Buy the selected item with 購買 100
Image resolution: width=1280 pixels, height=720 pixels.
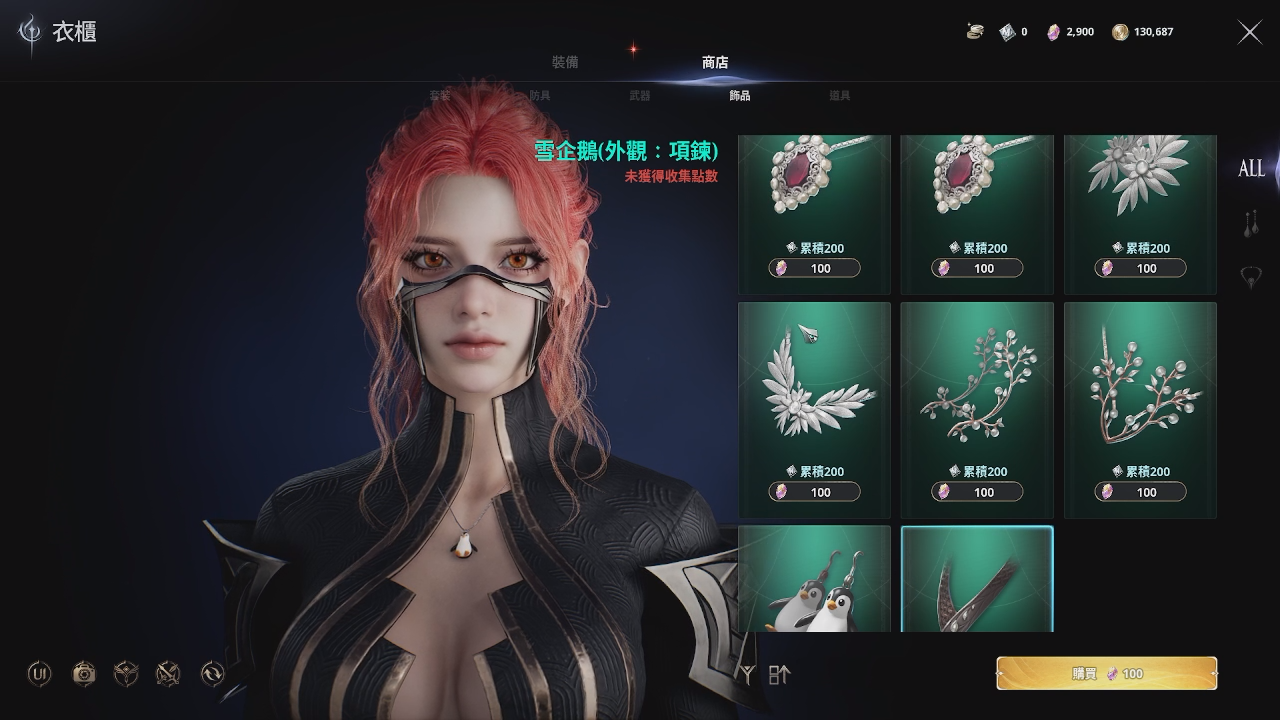[1106, 674]
